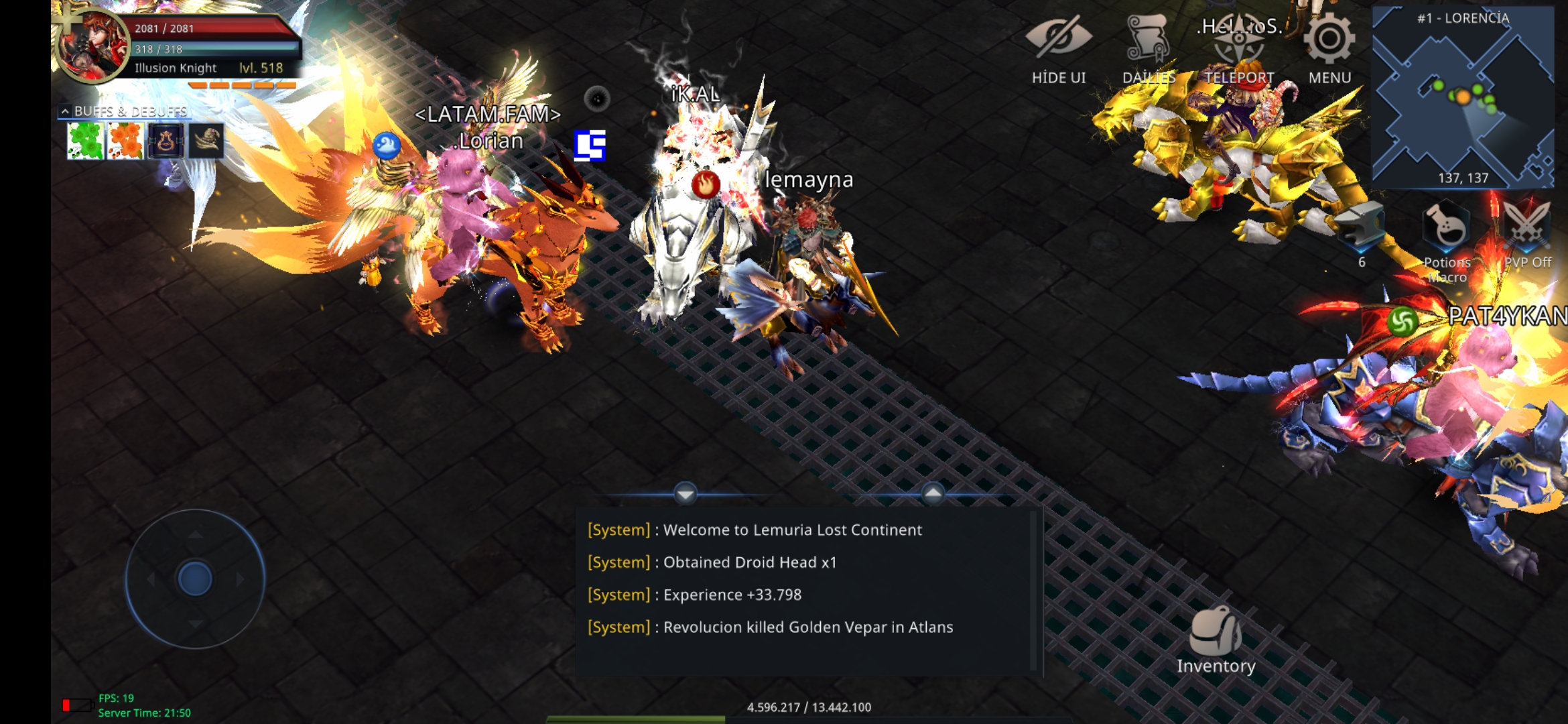Screen dimensions: 1568x724
Task: Open the Dailies scroll
Action: [x=1149, y=48]
